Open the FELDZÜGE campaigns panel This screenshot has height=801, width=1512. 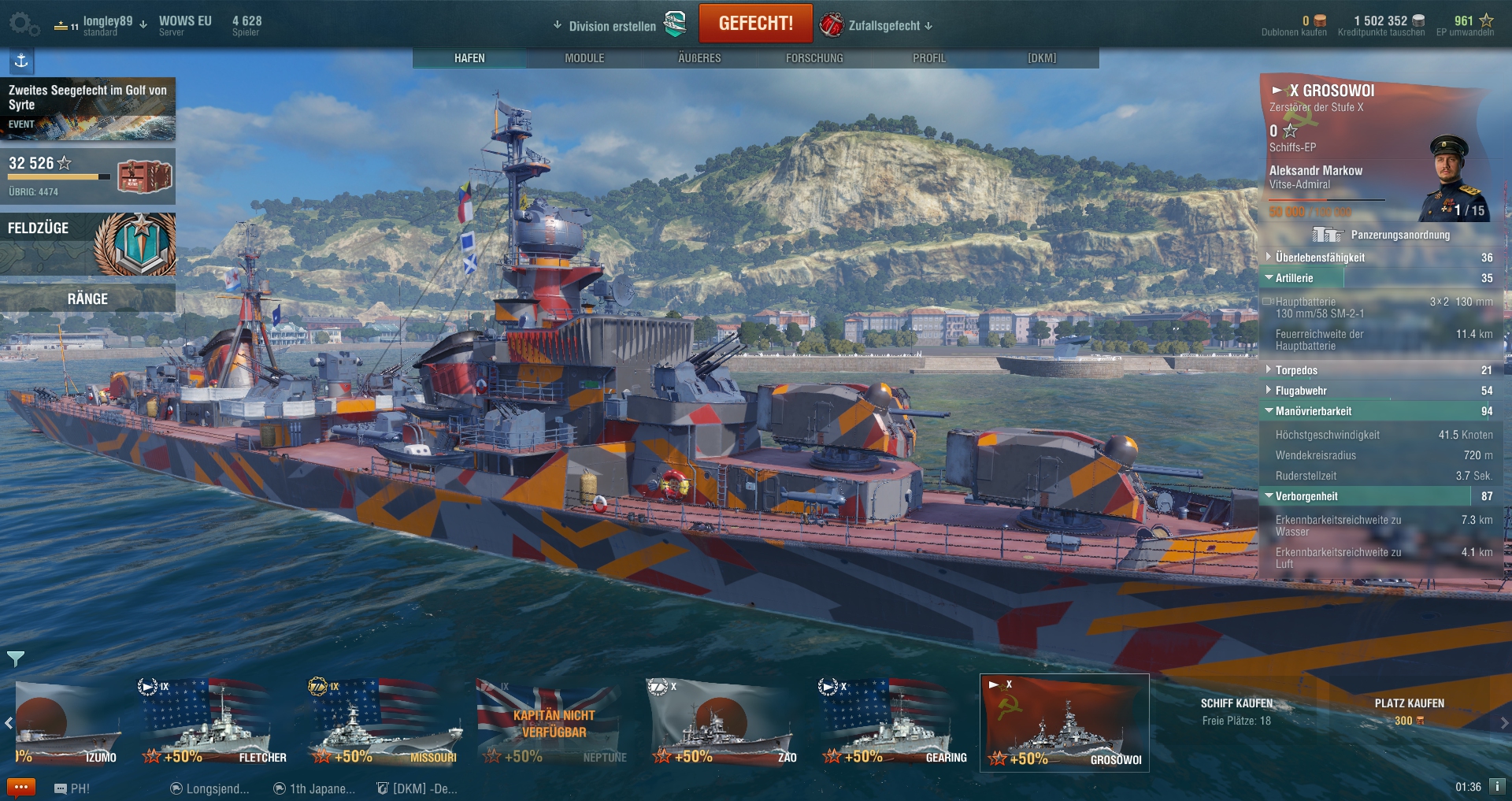point(87,243)
